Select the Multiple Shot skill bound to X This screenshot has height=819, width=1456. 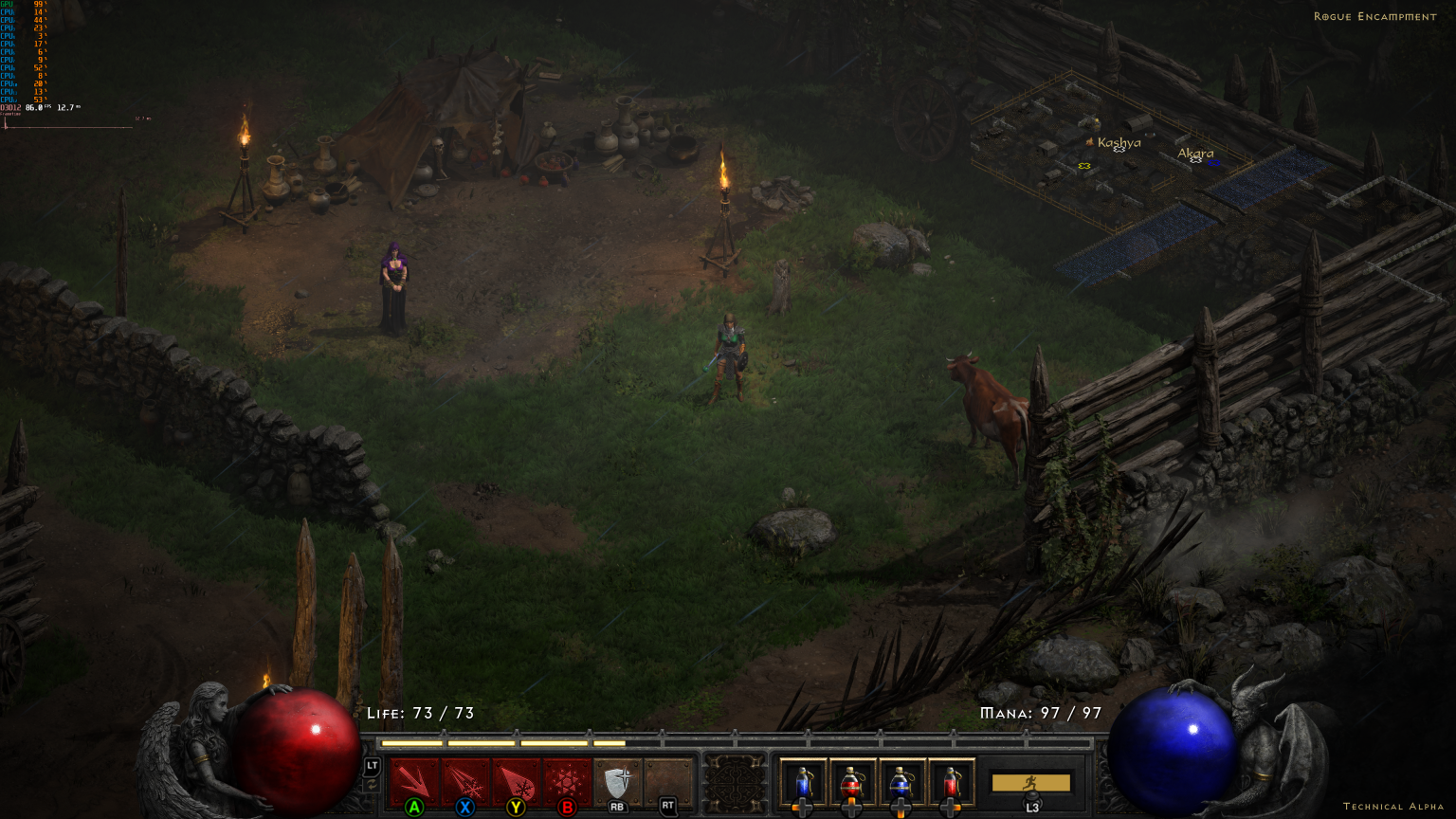464,779
